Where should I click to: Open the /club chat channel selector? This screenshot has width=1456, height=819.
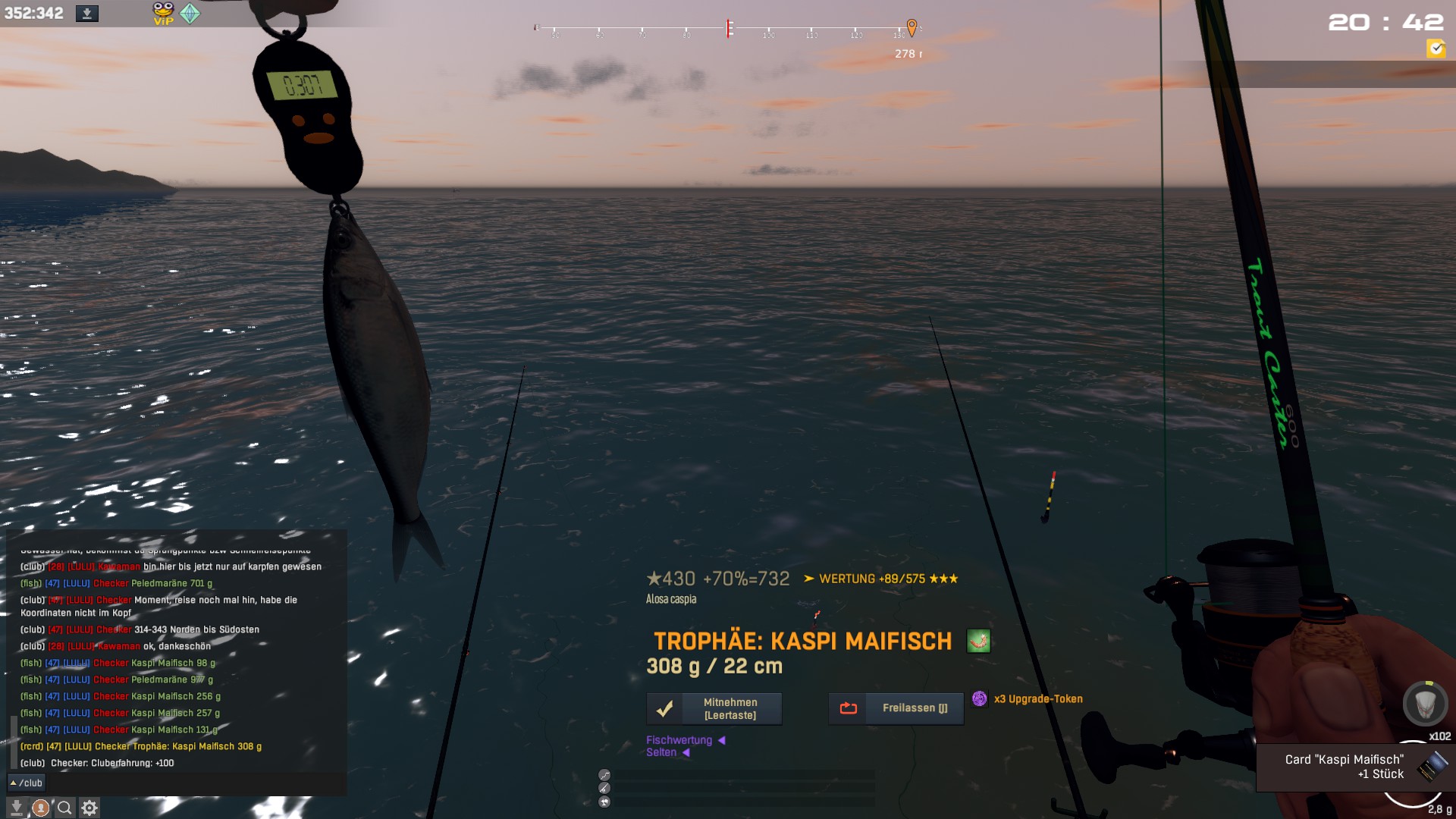pyautogui.click(x=27, y=783)
